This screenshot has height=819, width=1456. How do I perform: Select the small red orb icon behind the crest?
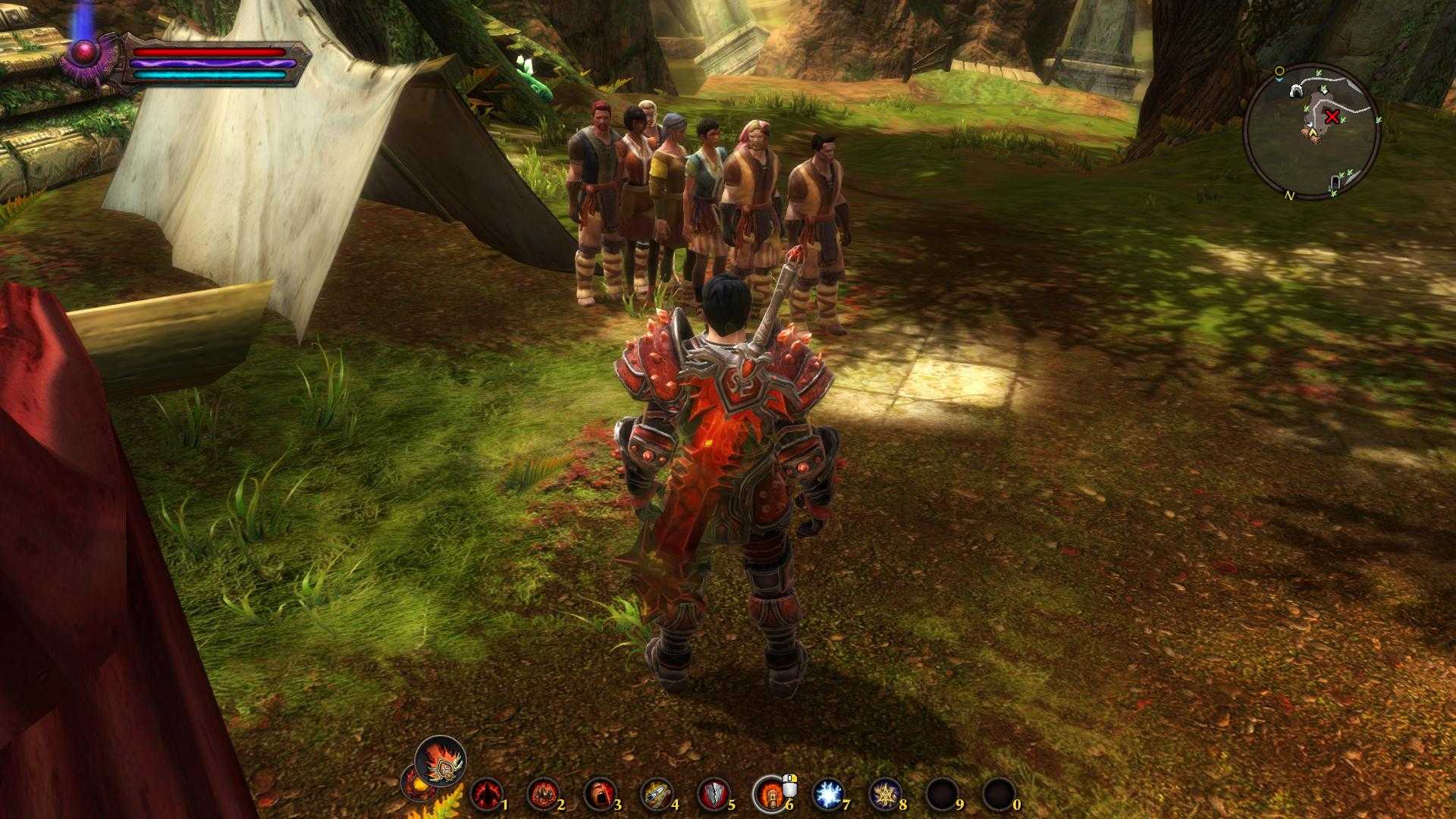[x=414, y=784]
